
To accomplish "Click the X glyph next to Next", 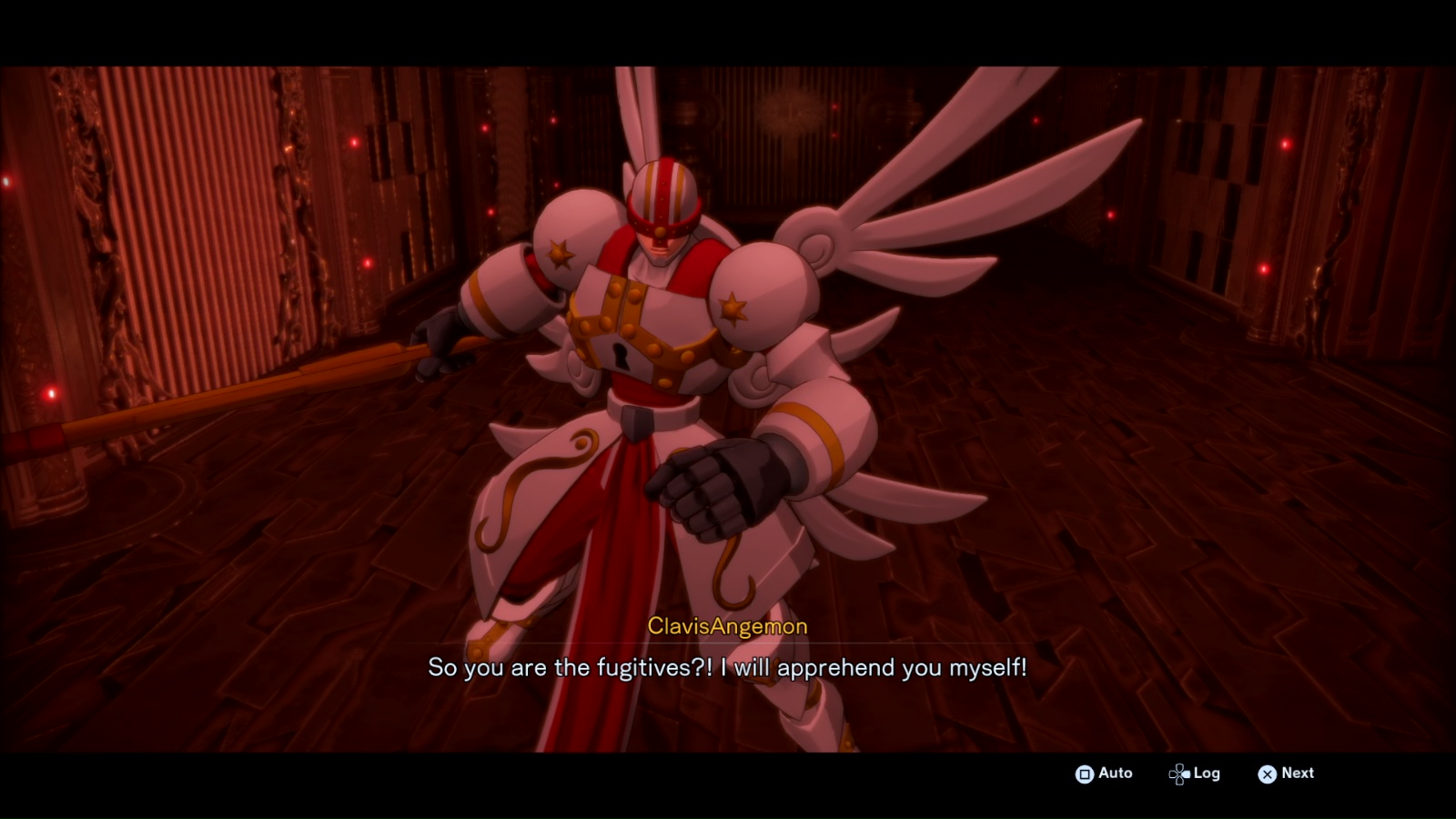I will 1267,773.
